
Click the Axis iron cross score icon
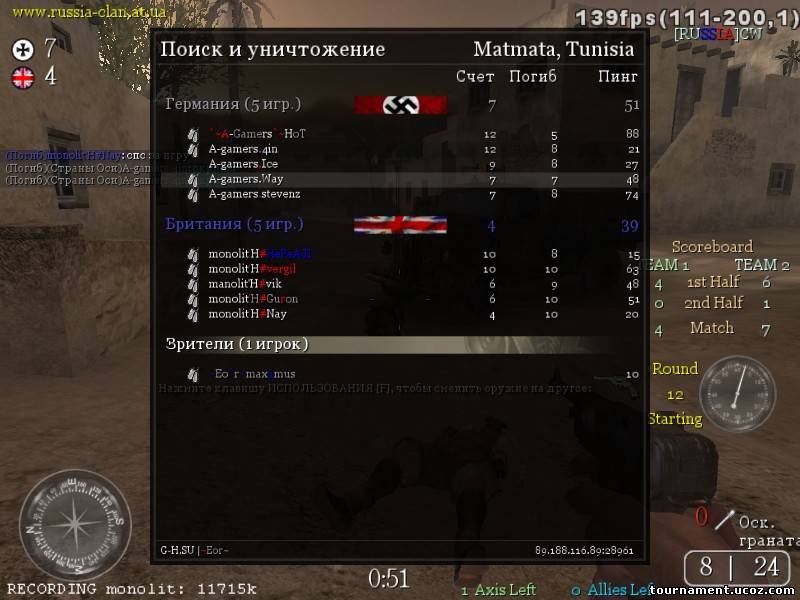[x=22, y=48]
